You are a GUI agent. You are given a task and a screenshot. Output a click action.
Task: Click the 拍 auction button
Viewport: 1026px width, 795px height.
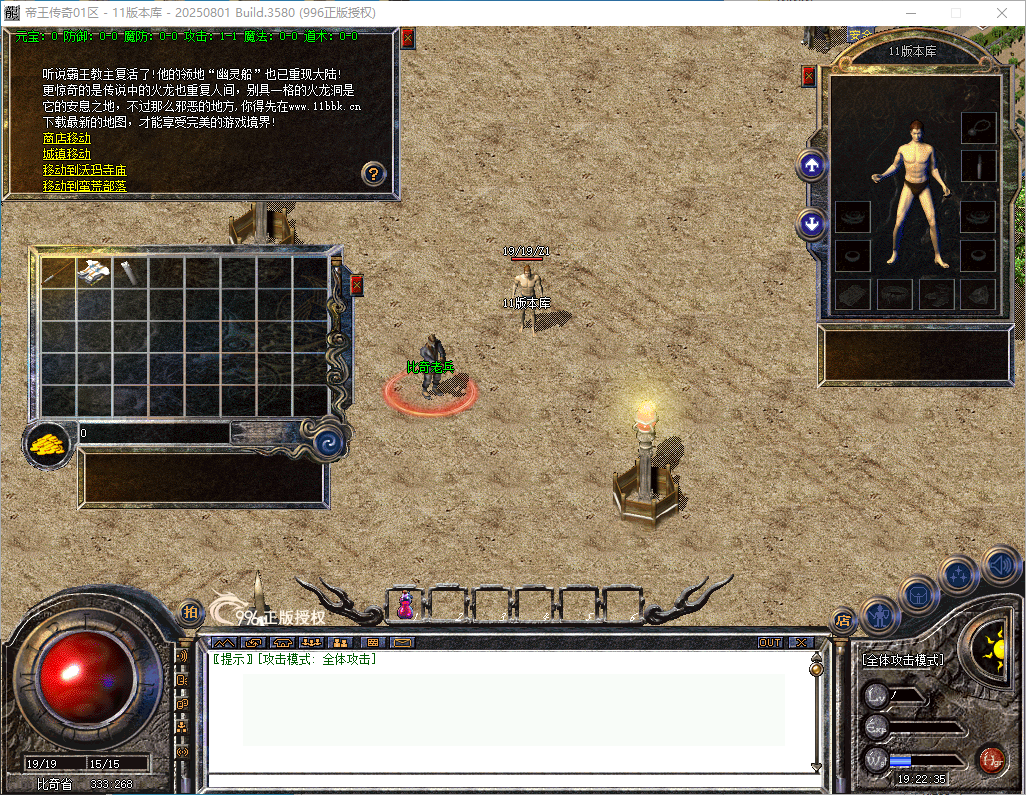[x=189, y=611]
